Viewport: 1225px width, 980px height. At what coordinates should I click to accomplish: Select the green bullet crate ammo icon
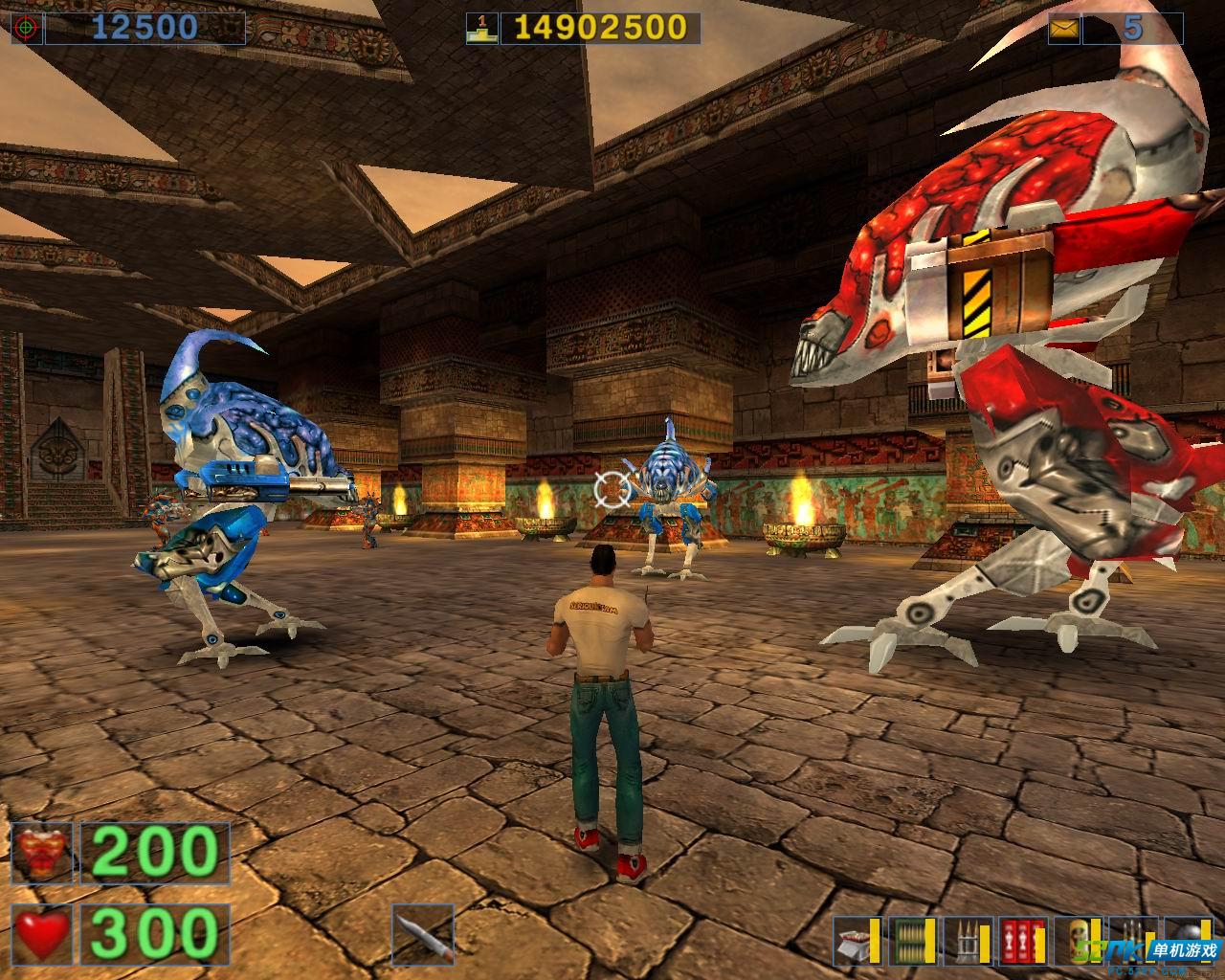click(x=910, y=941)
